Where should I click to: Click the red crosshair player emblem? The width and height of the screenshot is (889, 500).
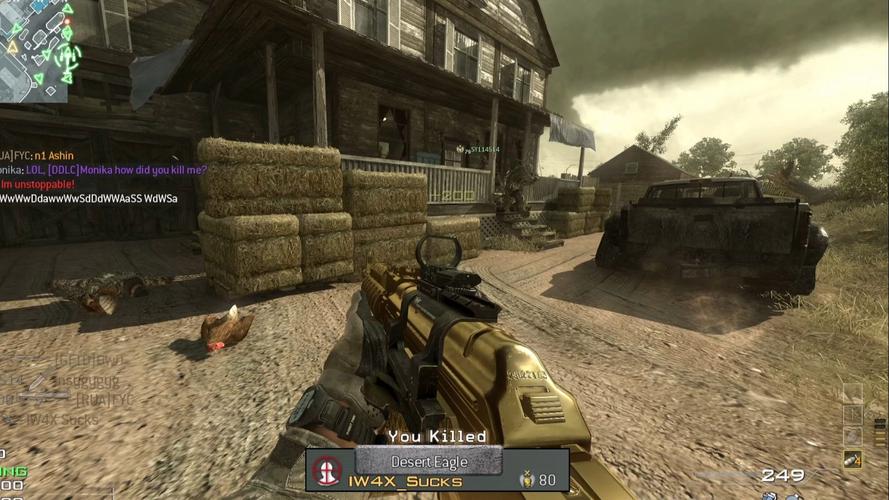pyautogui.click(x=327, y=470)
